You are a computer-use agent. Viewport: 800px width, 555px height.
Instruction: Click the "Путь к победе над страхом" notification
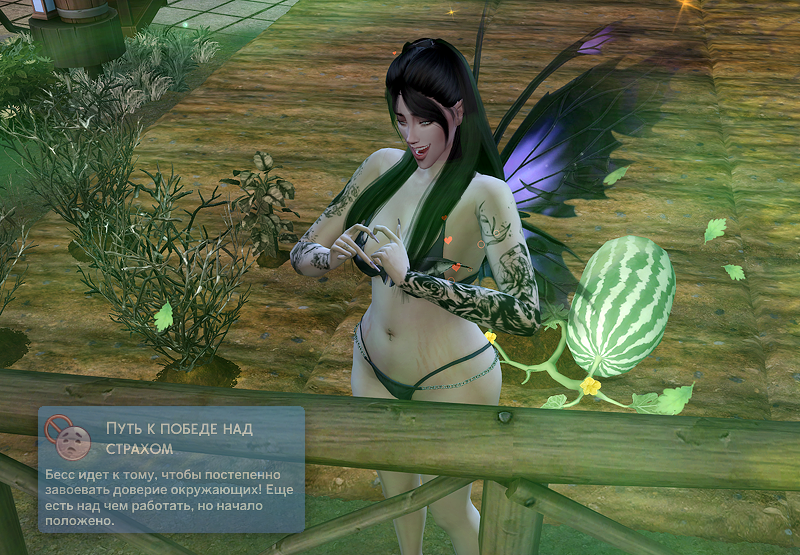click(x=171, y=469)
